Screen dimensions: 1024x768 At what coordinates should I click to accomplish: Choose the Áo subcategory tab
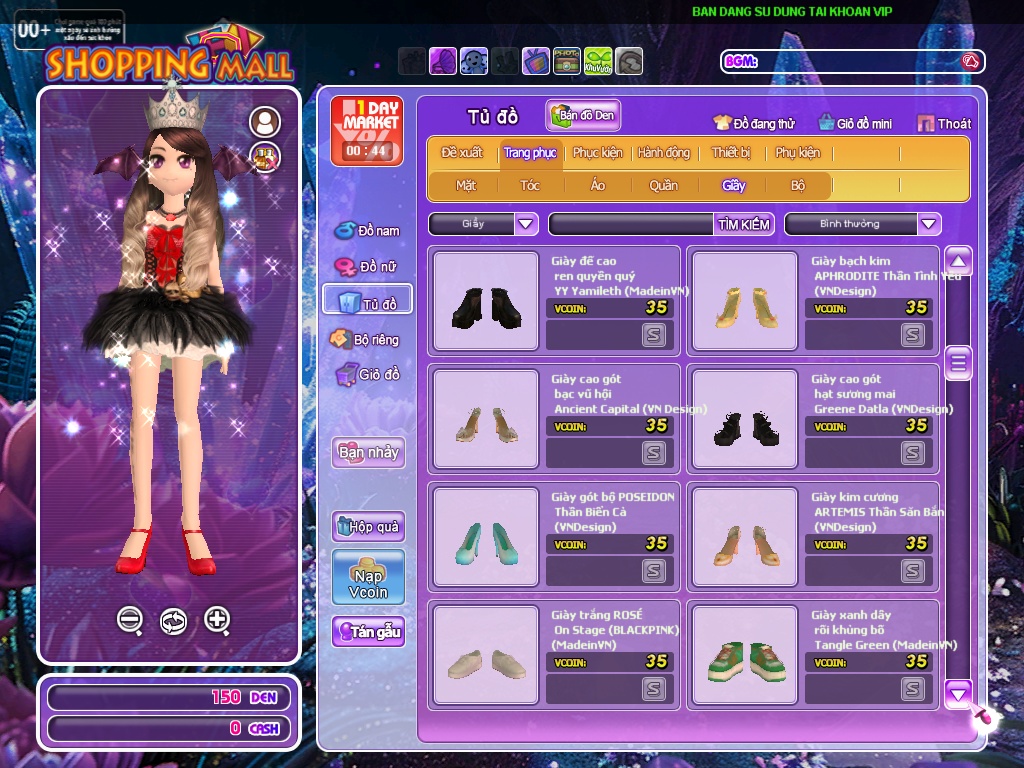pos(597,185)
